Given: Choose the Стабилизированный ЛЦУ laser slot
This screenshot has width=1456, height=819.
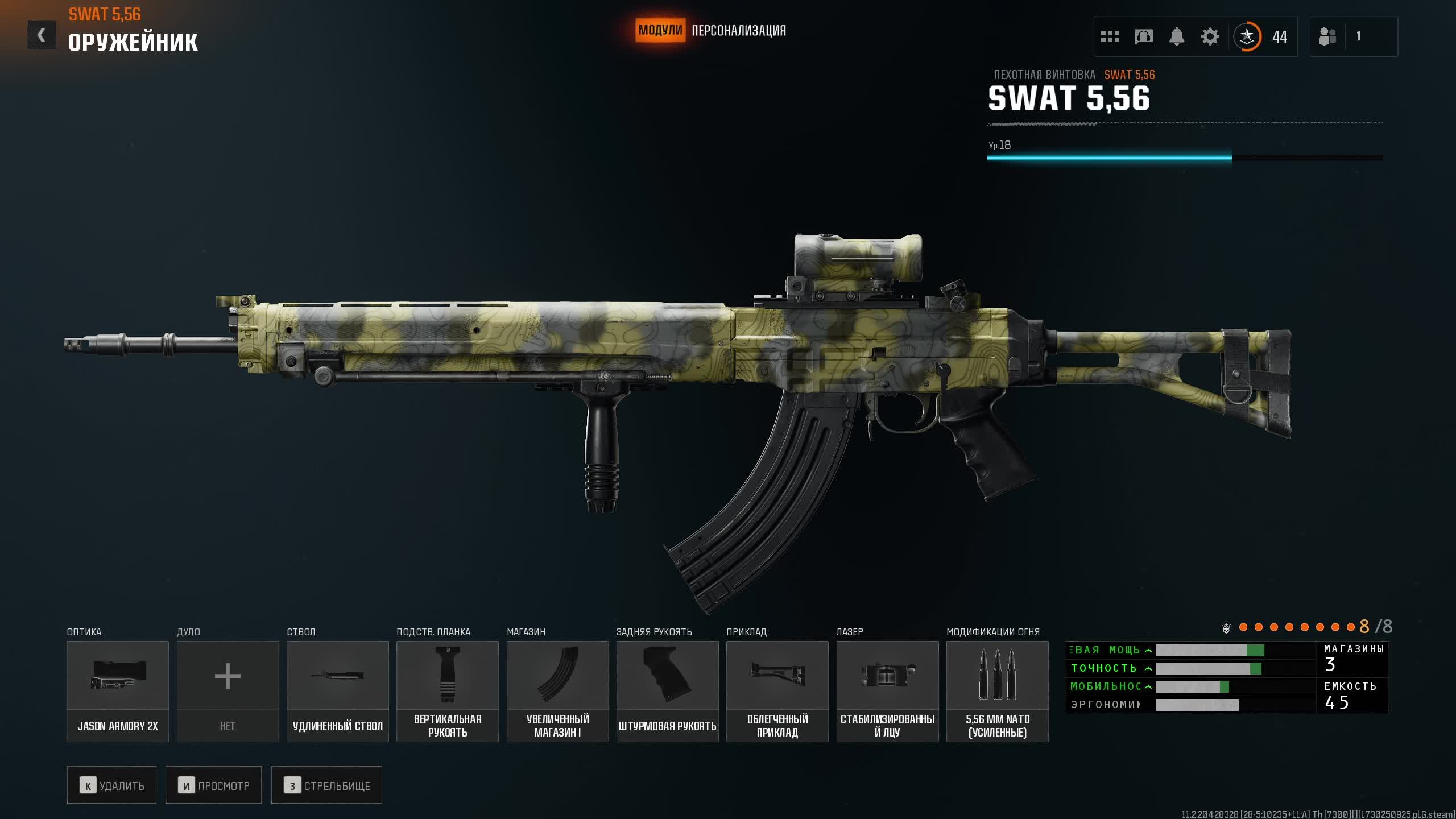Looking at the screenshot, I should point(887,691).
